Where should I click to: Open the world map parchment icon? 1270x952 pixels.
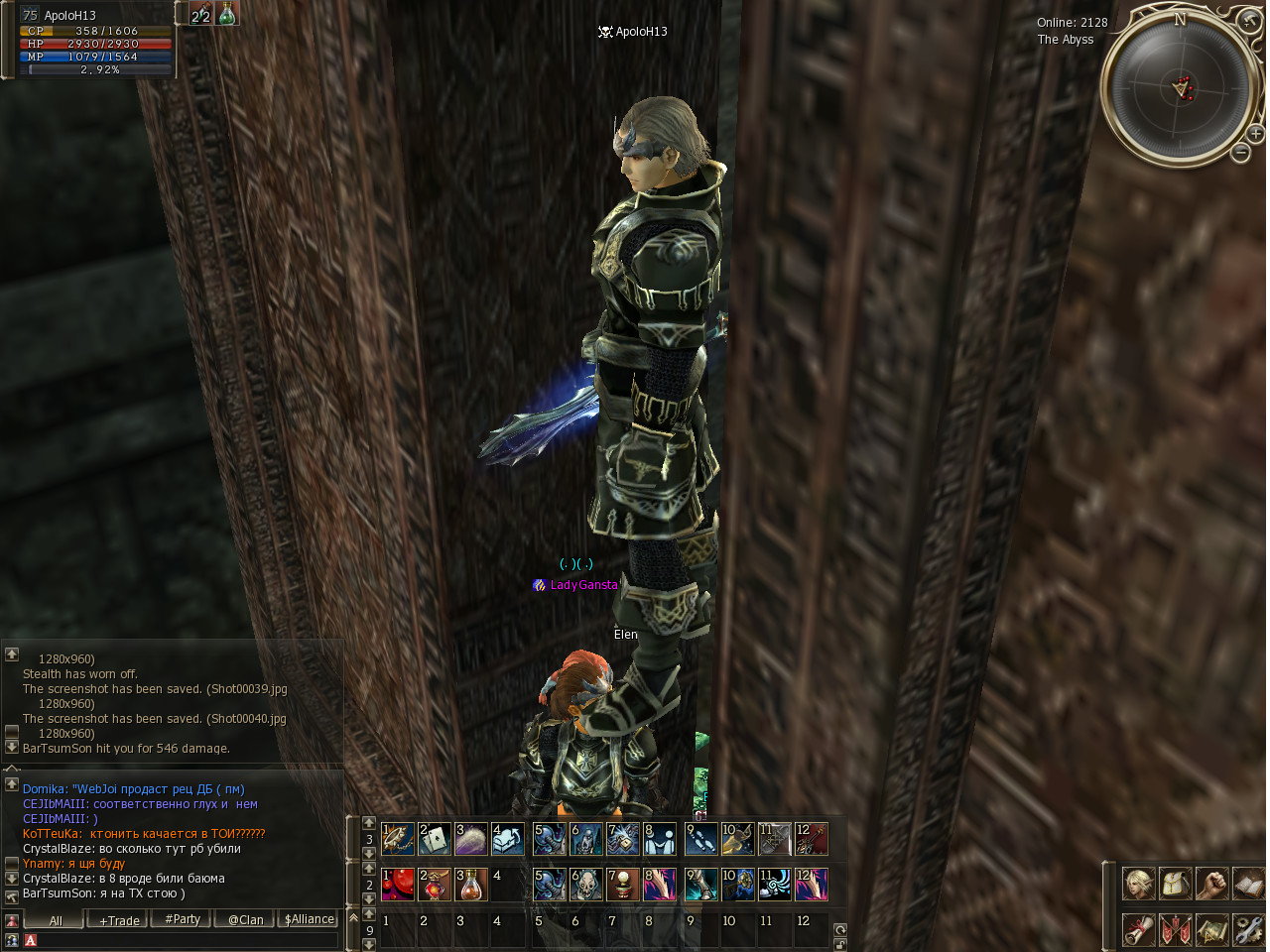tap(1211, 929)
